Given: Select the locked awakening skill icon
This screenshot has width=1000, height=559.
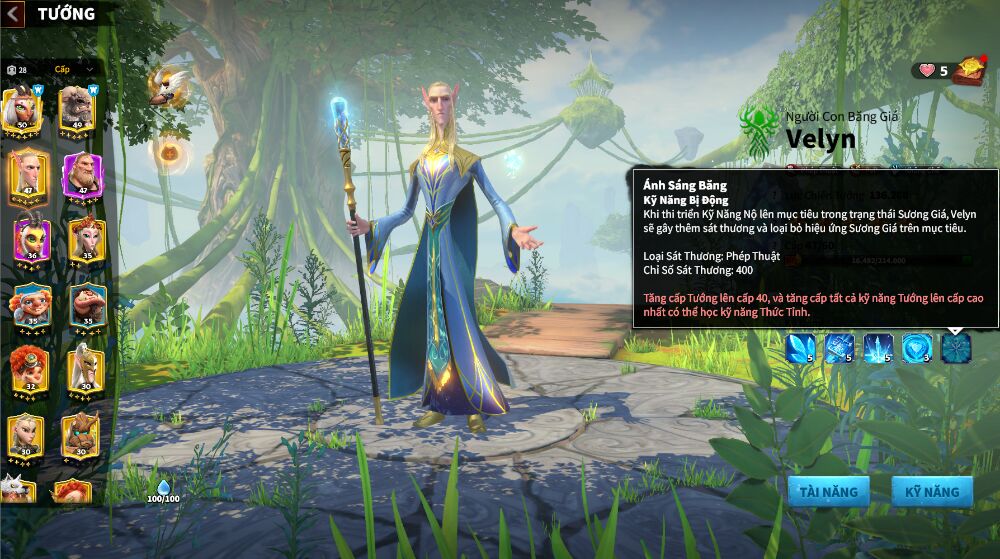Looking at the screenshot, I should [956, 347].
